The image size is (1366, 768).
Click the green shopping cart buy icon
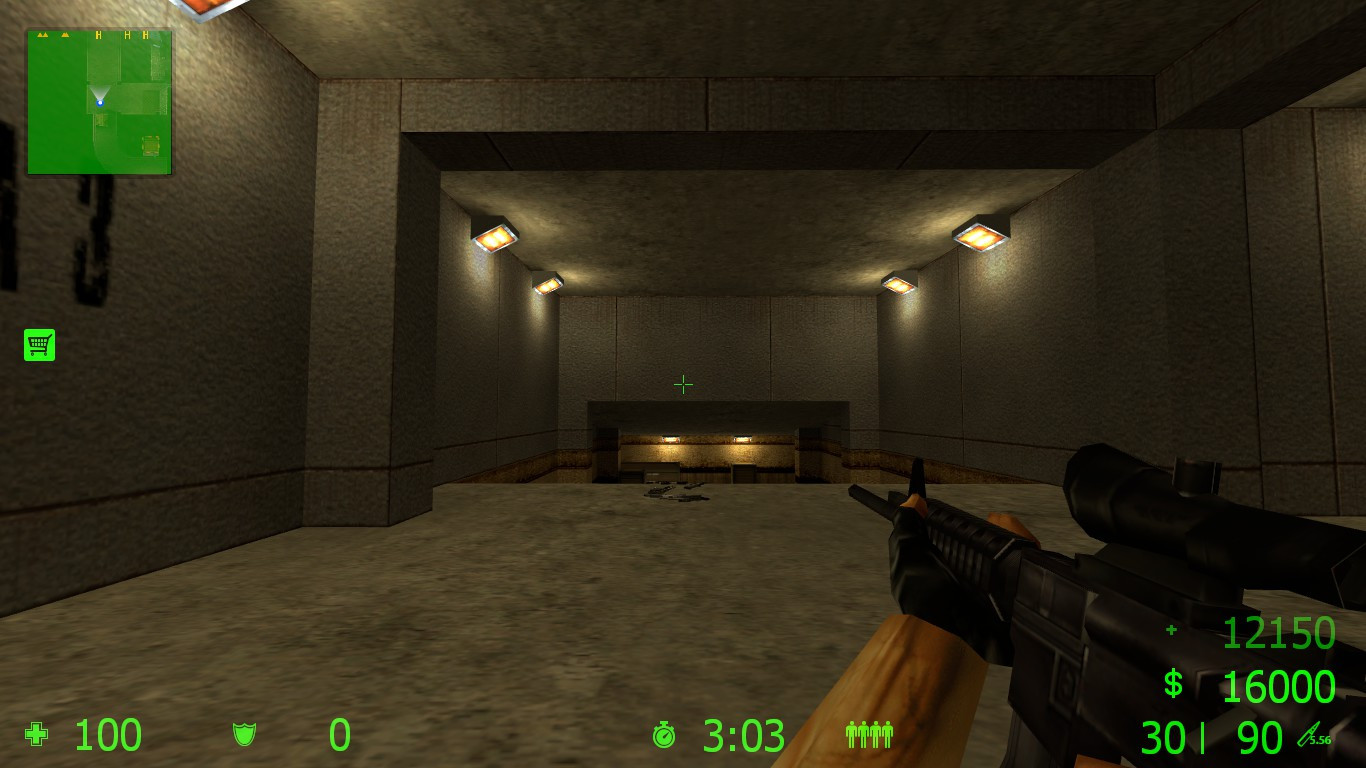click(x=39, y=344)
